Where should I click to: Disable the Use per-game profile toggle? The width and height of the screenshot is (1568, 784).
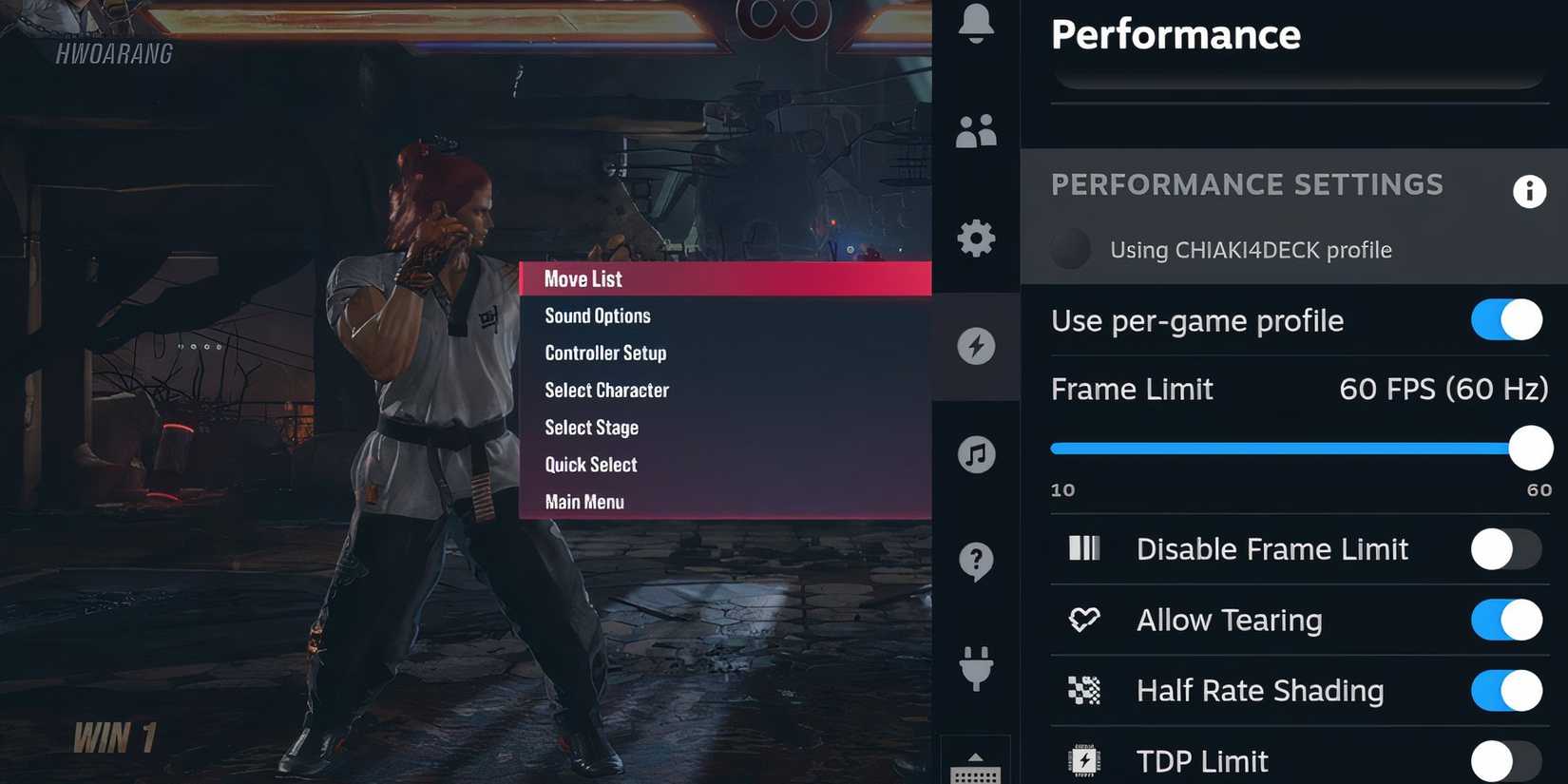pyautogui.click(x=1506, y=320)
